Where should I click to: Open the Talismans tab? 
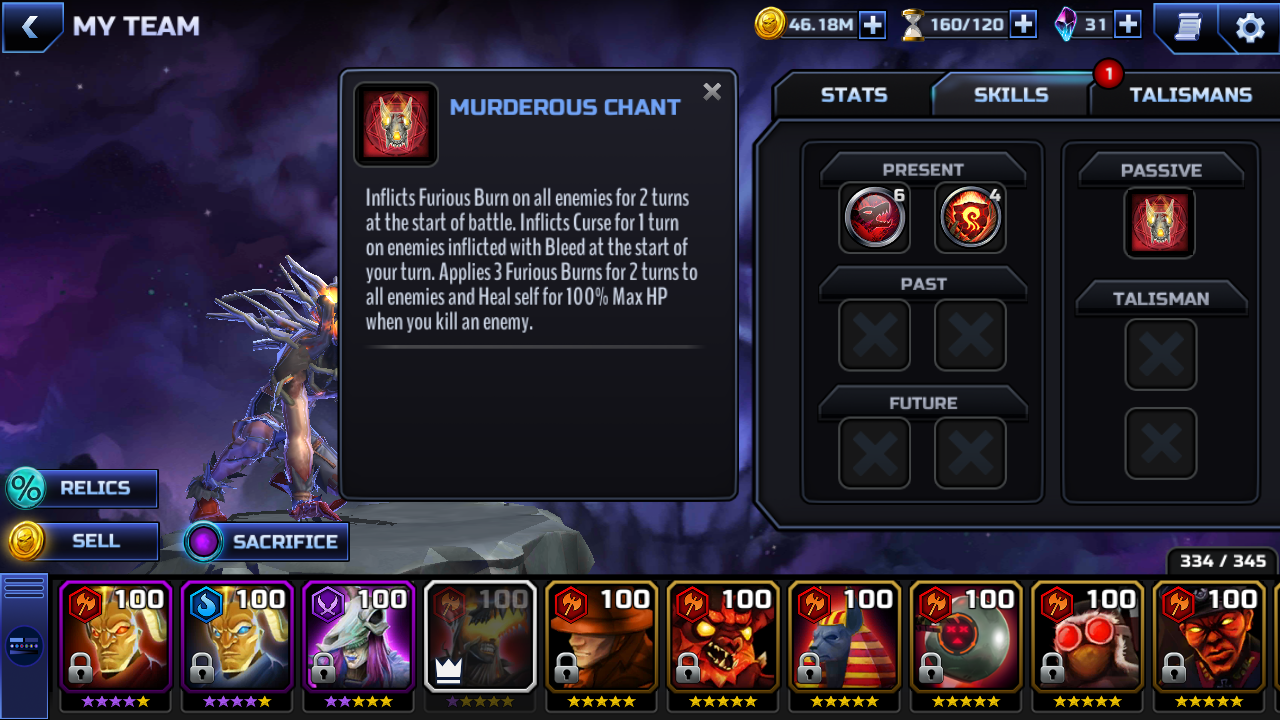[1190, 95]
